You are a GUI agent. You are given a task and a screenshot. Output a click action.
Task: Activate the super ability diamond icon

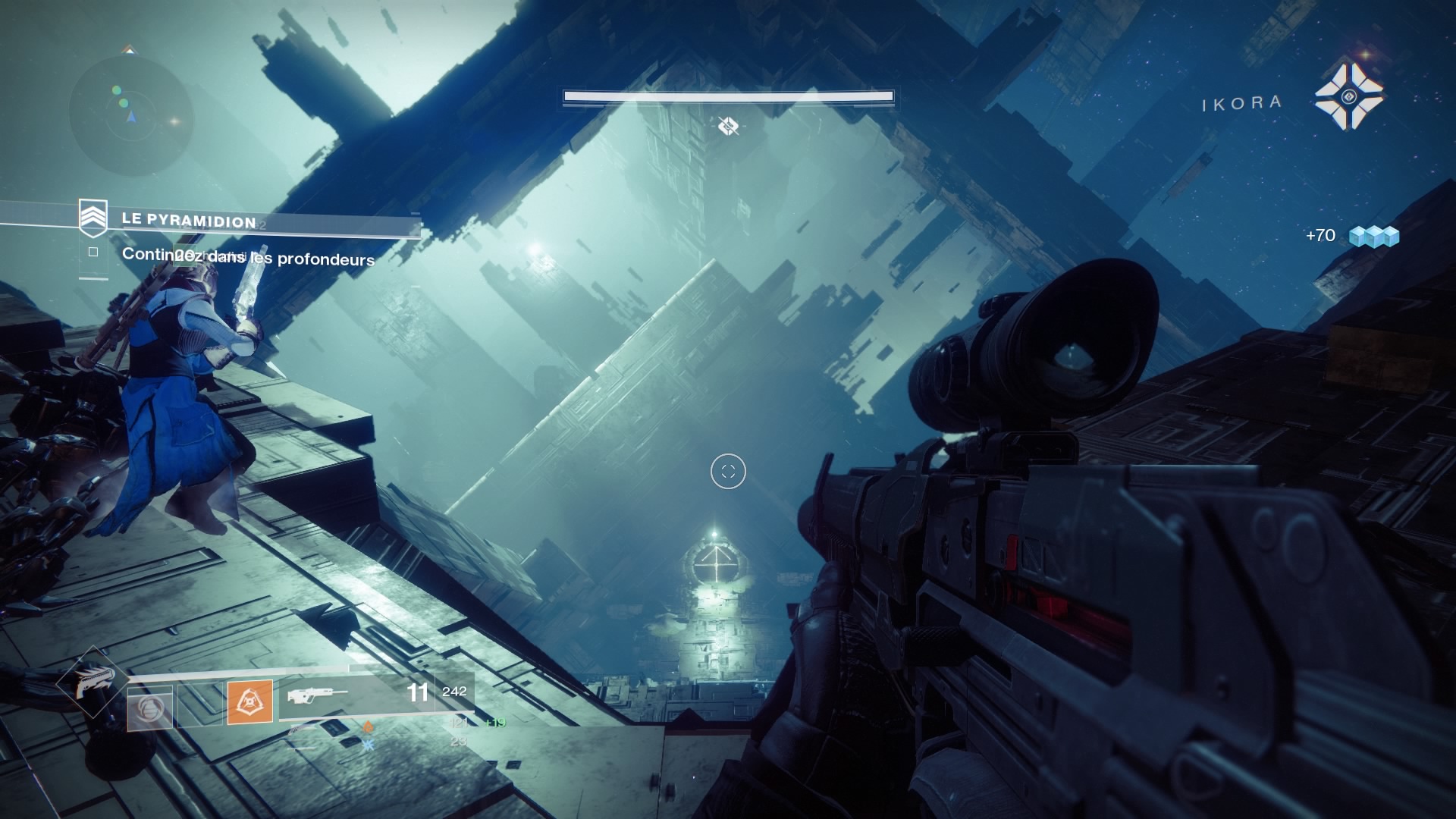pyautogui.click(x=93, y=682)
